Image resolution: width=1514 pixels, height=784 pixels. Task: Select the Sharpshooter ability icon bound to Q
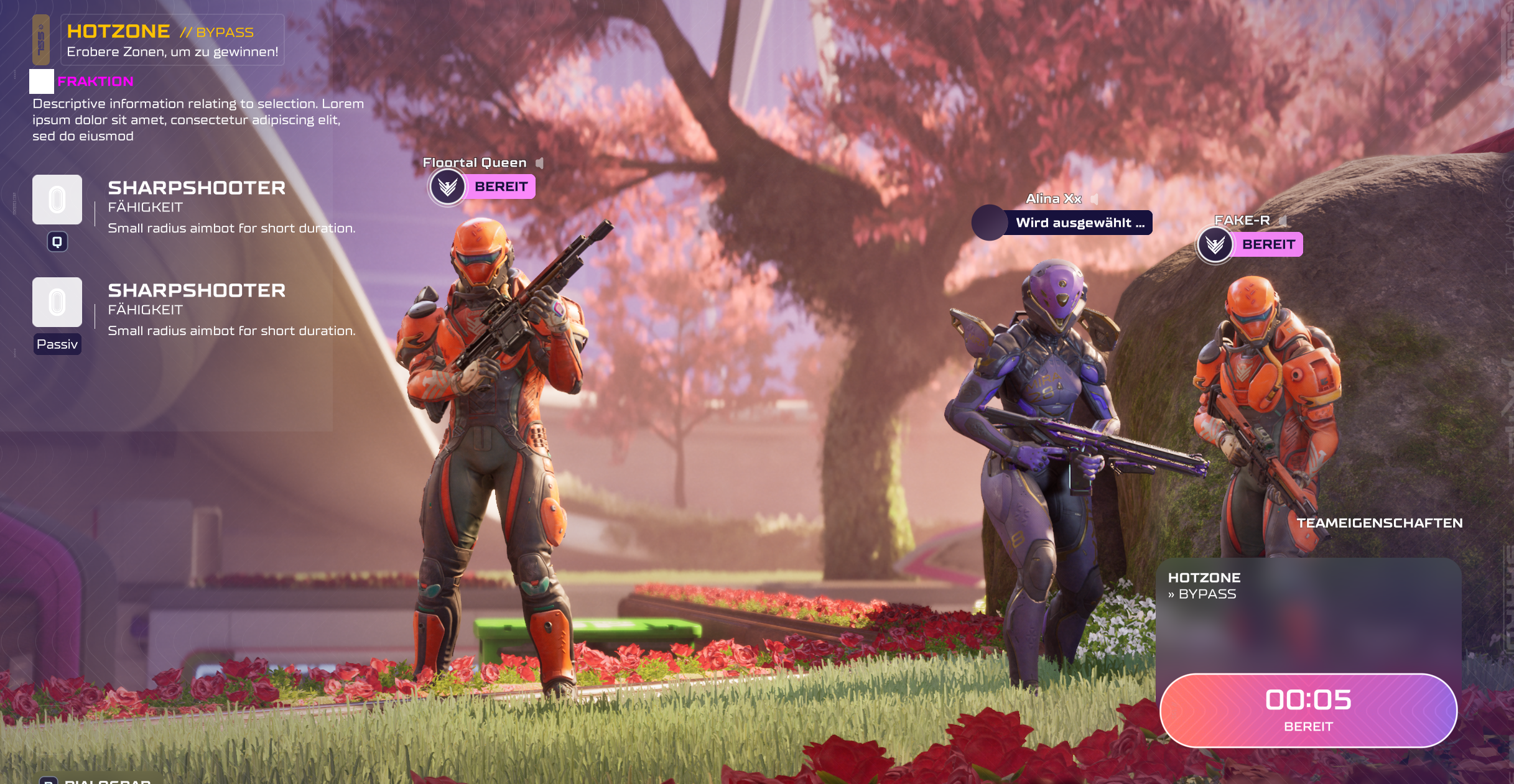tap(57, 200)
